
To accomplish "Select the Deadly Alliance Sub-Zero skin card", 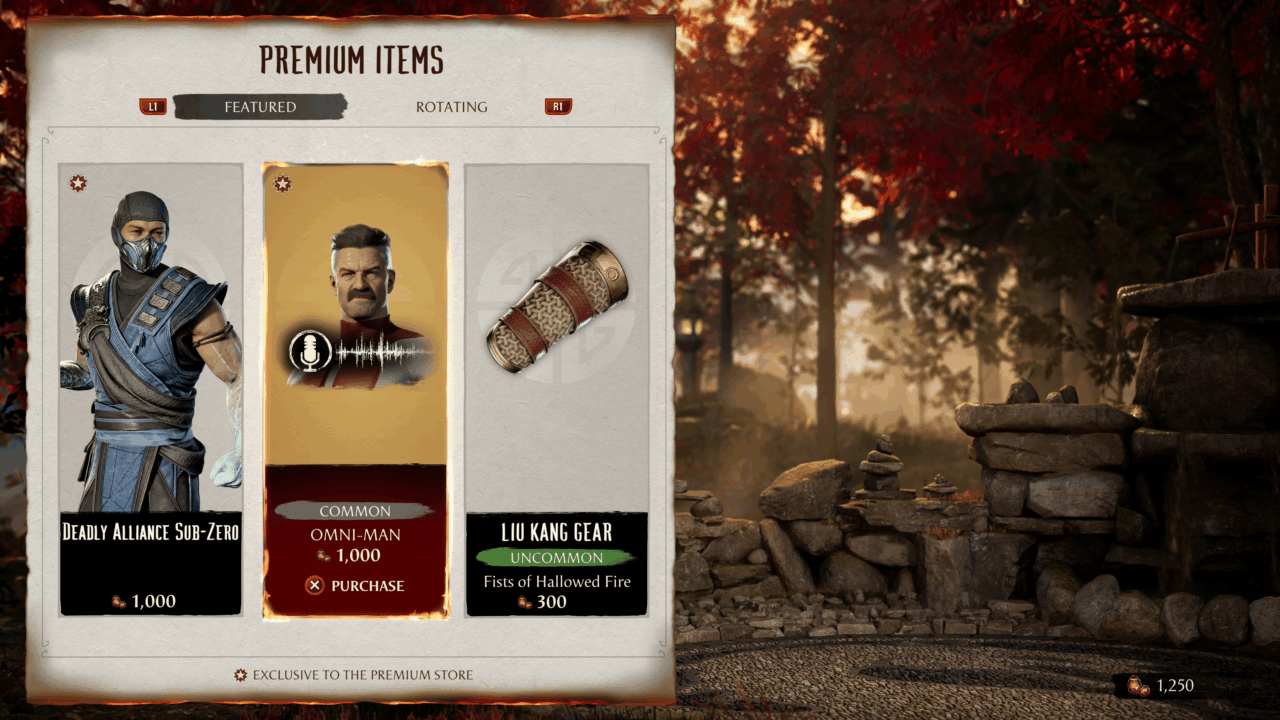I will point(151,390).
